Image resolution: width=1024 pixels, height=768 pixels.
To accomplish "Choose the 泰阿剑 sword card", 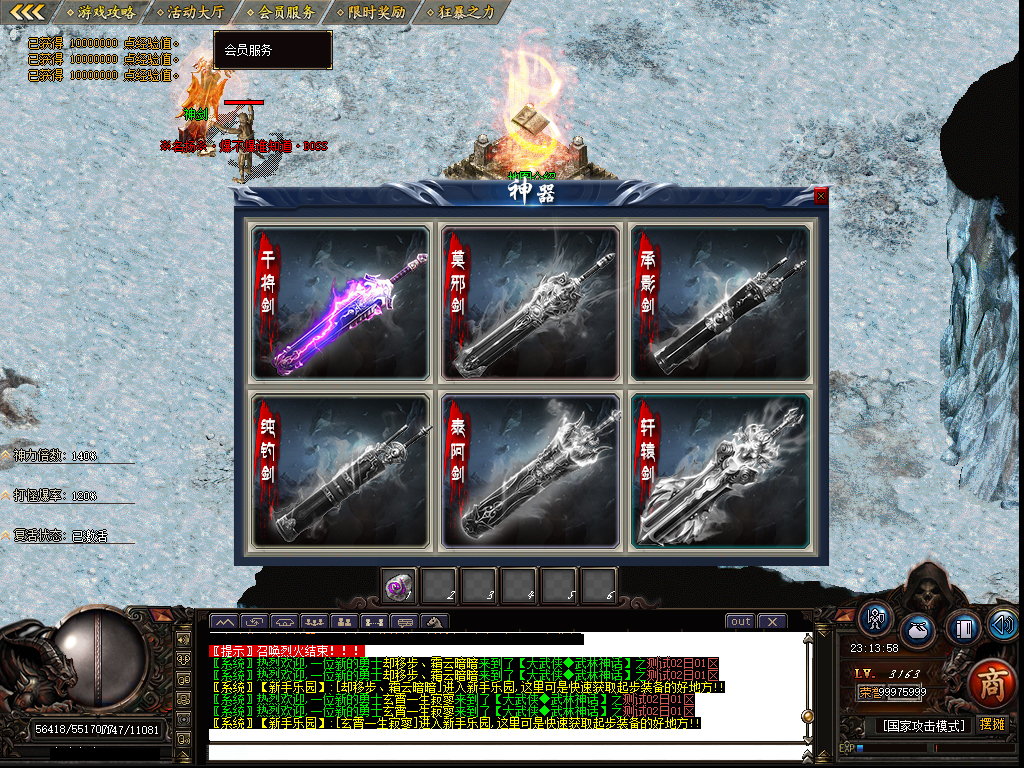I will pos(530,471).
